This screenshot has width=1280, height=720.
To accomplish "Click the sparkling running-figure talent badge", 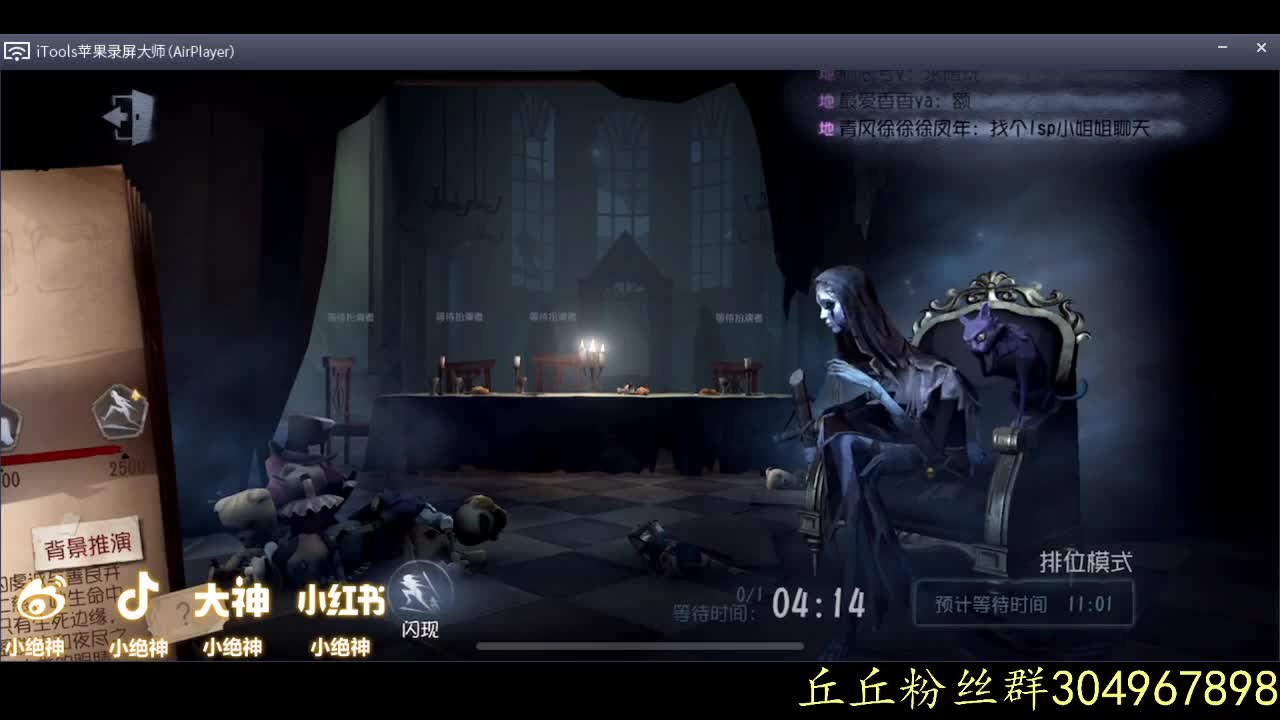I will pyautogui.click(x=118, y=412).
